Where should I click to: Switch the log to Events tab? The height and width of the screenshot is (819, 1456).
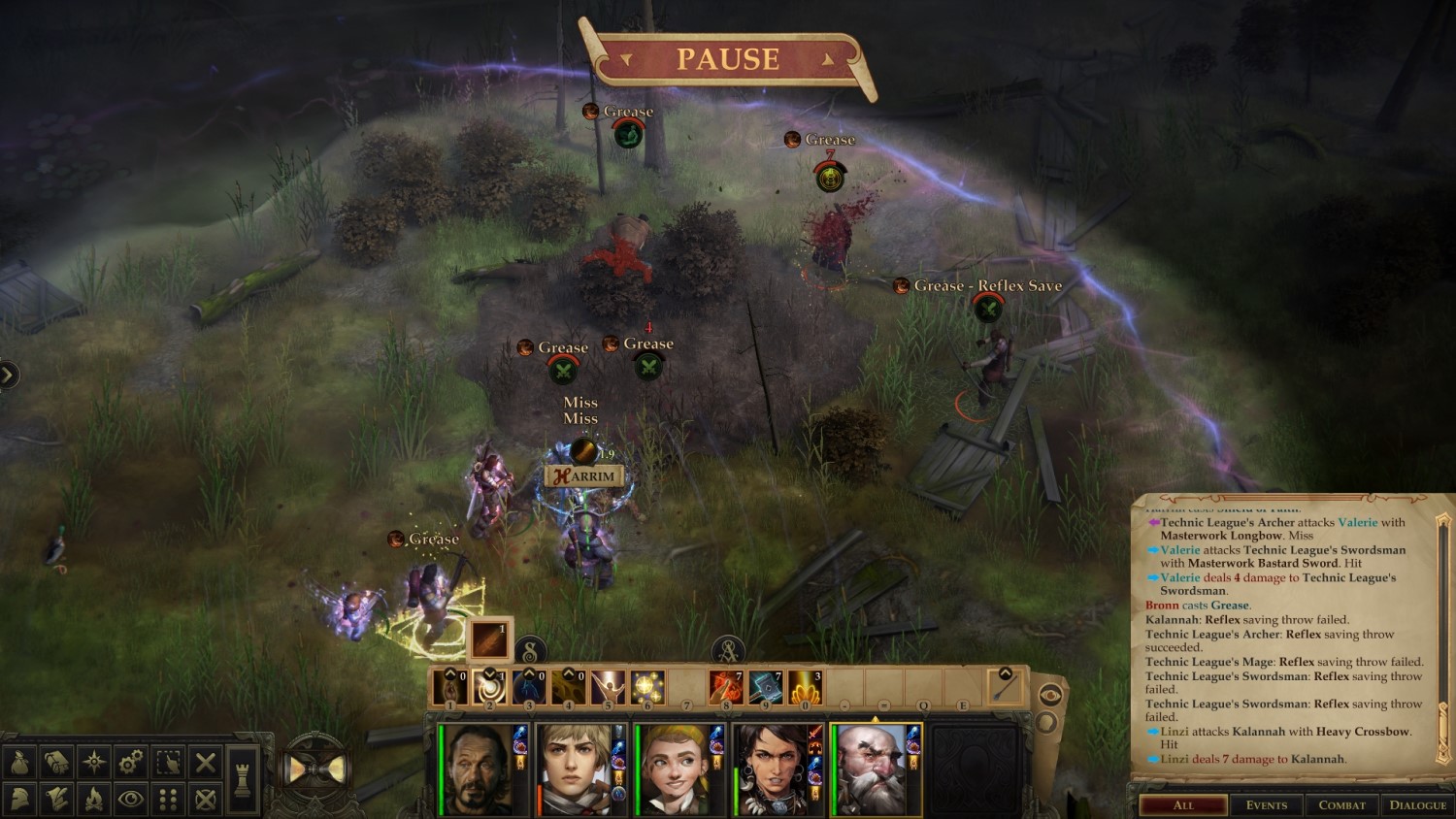click(1266, 805)
